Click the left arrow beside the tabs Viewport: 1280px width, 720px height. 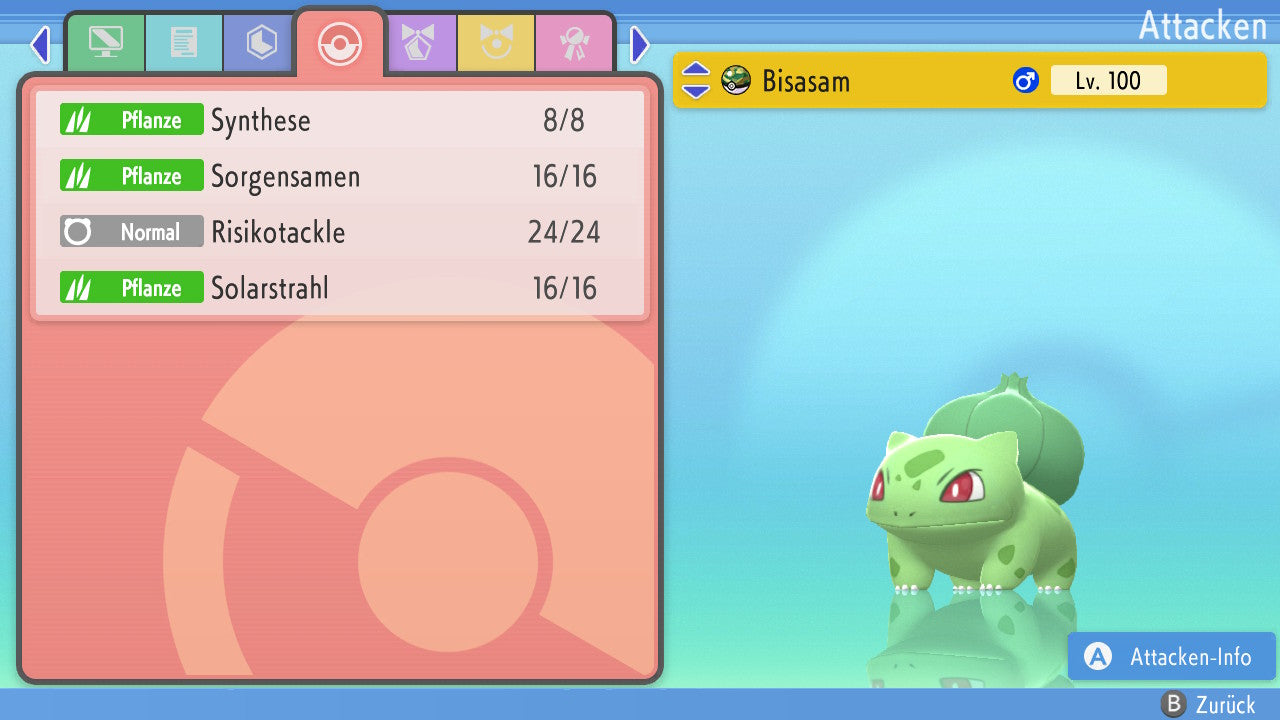[40, 44]
